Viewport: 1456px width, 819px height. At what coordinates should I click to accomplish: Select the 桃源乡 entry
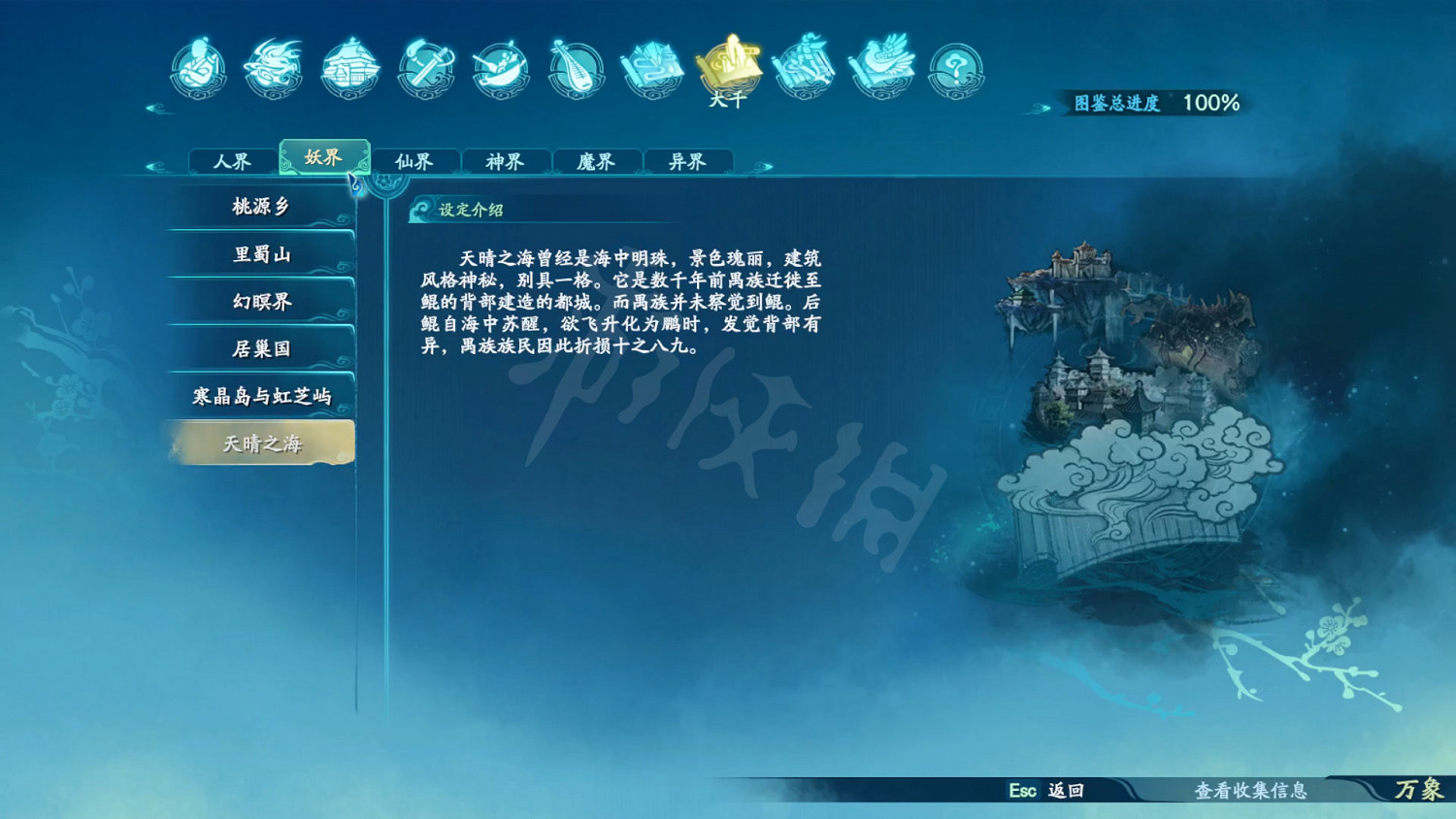pyautogui.click(x=260, y=208)
